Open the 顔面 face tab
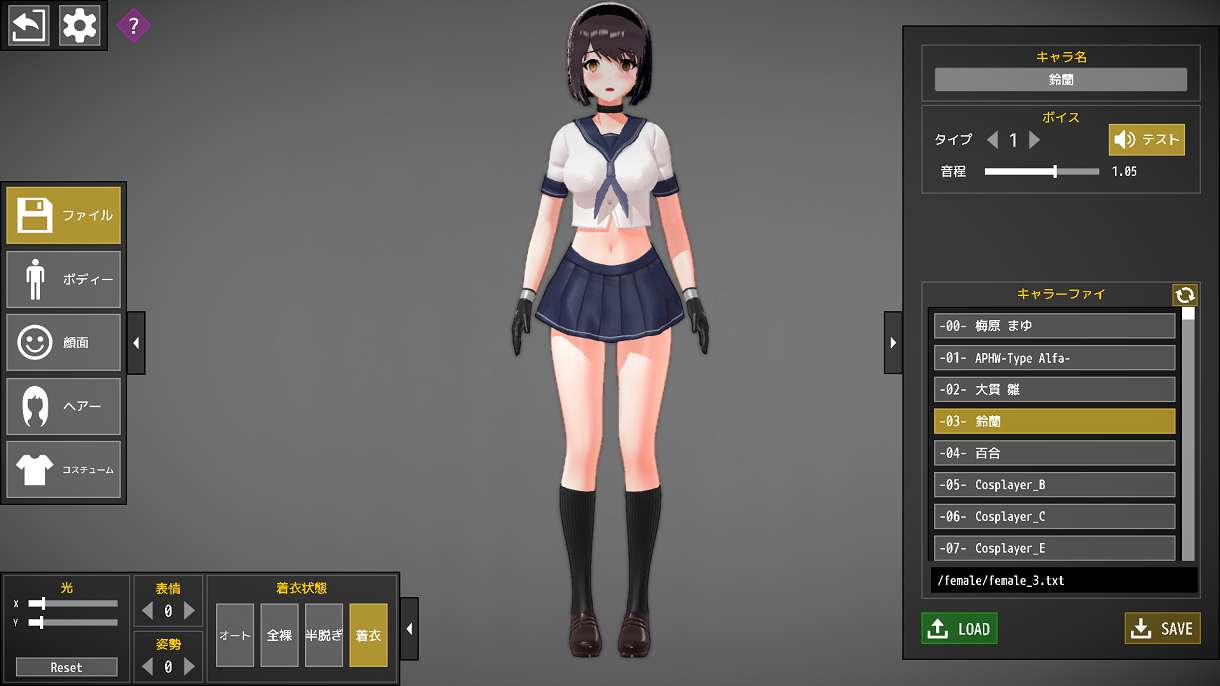 pyautogui.click(x=64, y=342)
